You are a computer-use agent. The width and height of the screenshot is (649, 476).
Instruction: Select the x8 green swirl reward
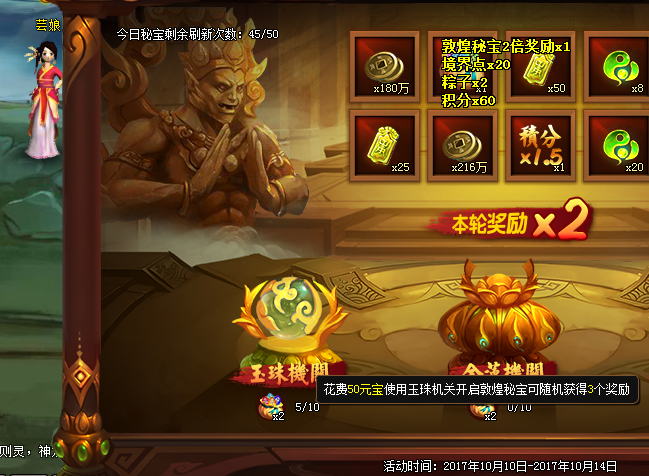[x=616, y=65]
